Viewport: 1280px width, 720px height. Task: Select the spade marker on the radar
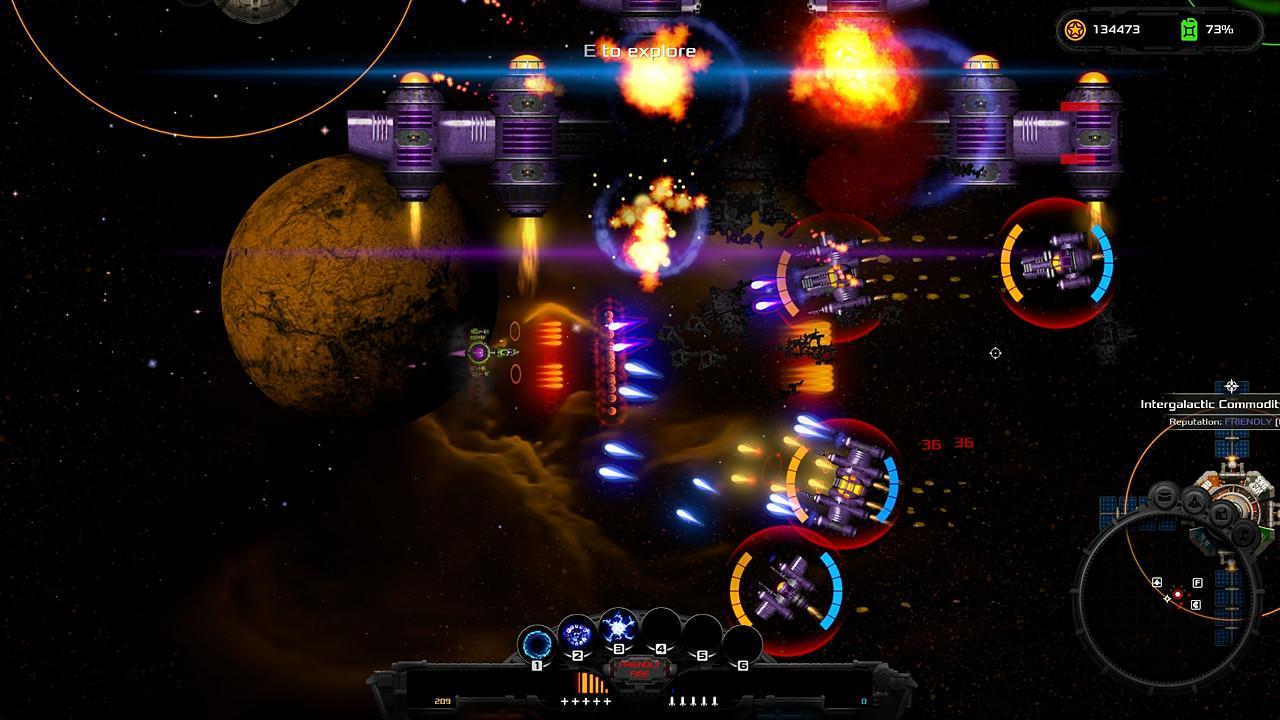1157,582
